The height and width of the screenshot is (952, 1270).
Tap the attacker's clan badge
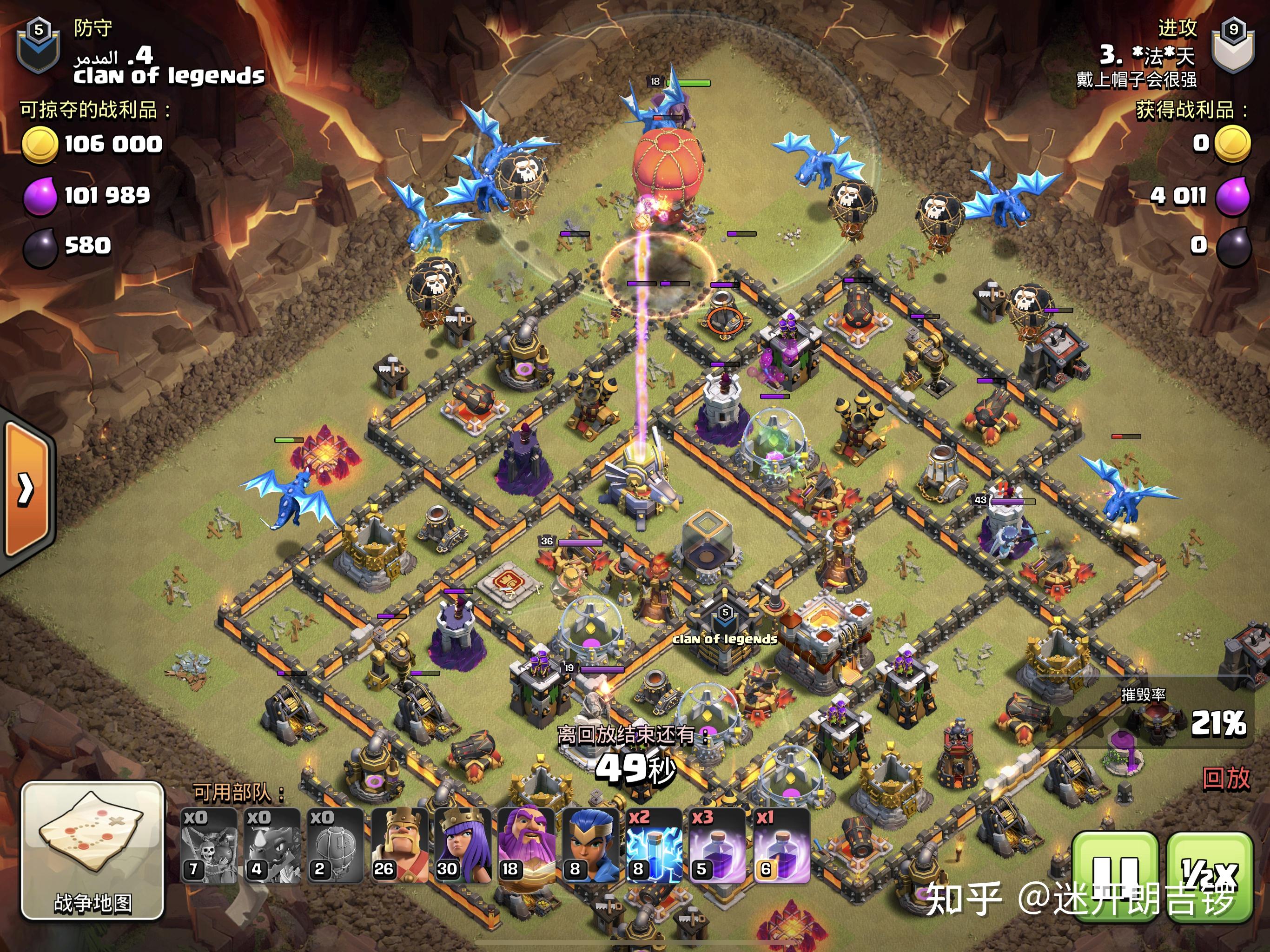(1233, 46)
